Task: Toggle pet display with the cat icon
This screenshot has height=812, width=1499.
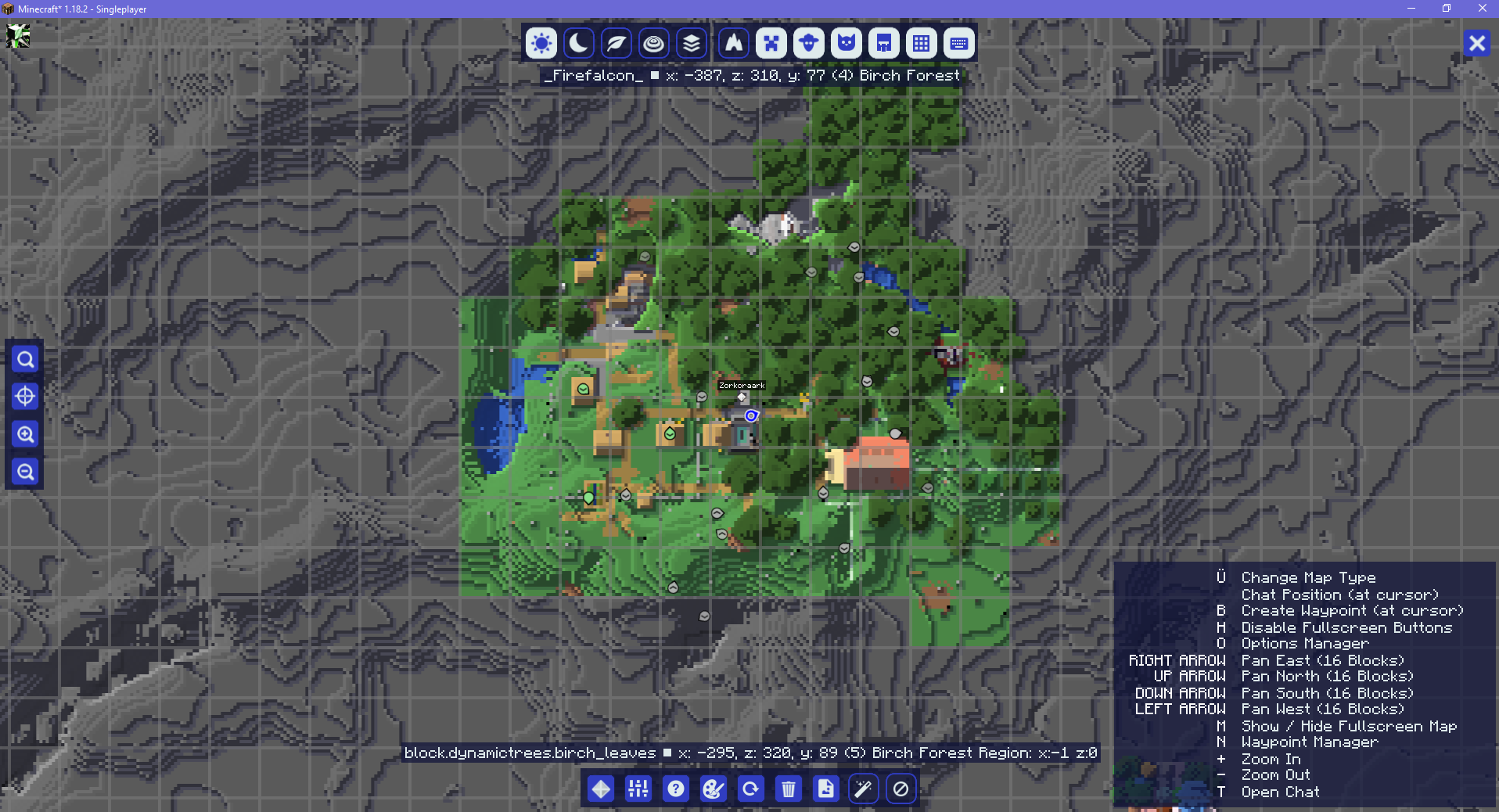Action: (846, 43)
